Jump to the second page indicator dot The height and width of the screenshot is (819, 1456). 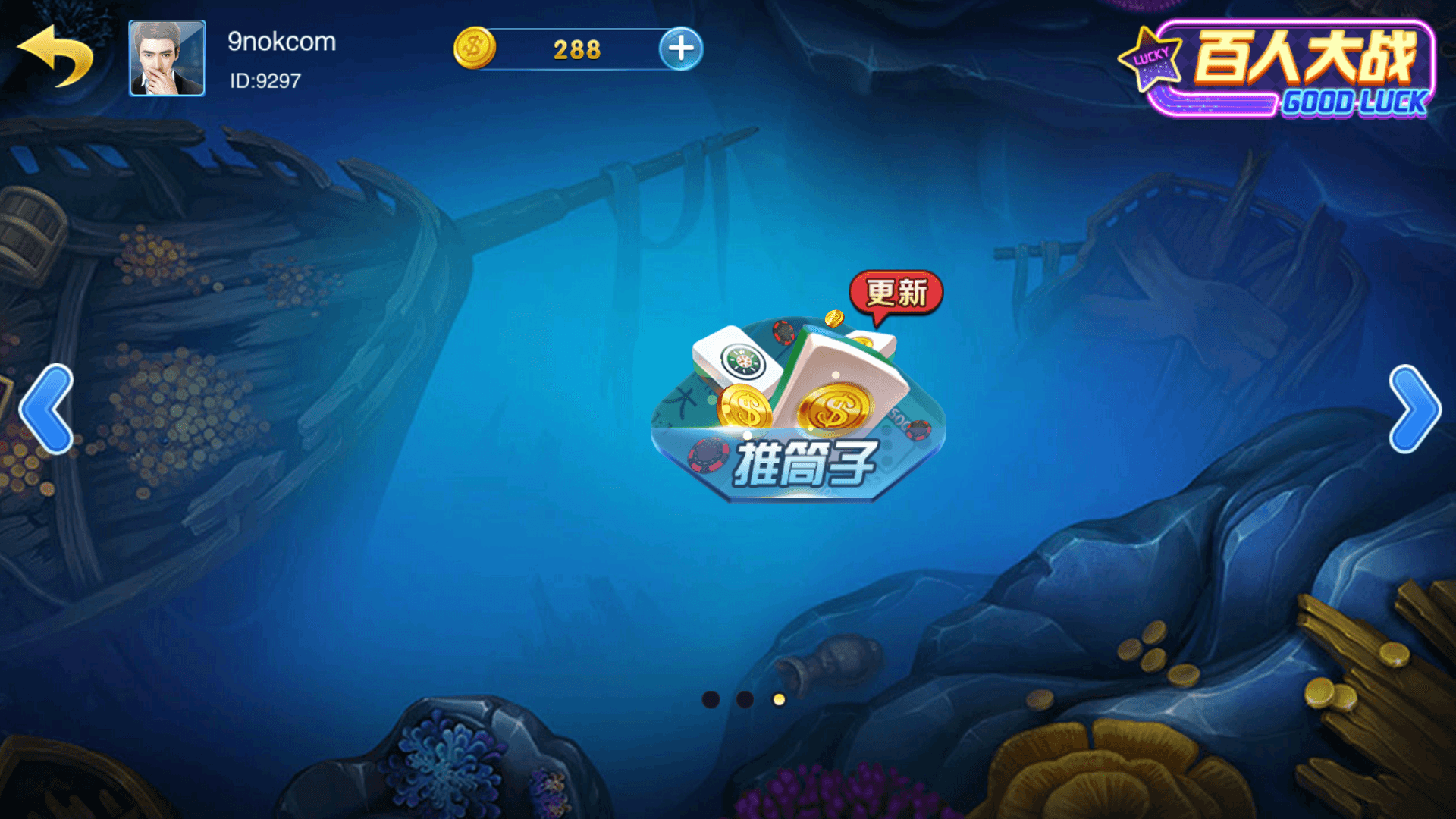(x=745, y=699)
